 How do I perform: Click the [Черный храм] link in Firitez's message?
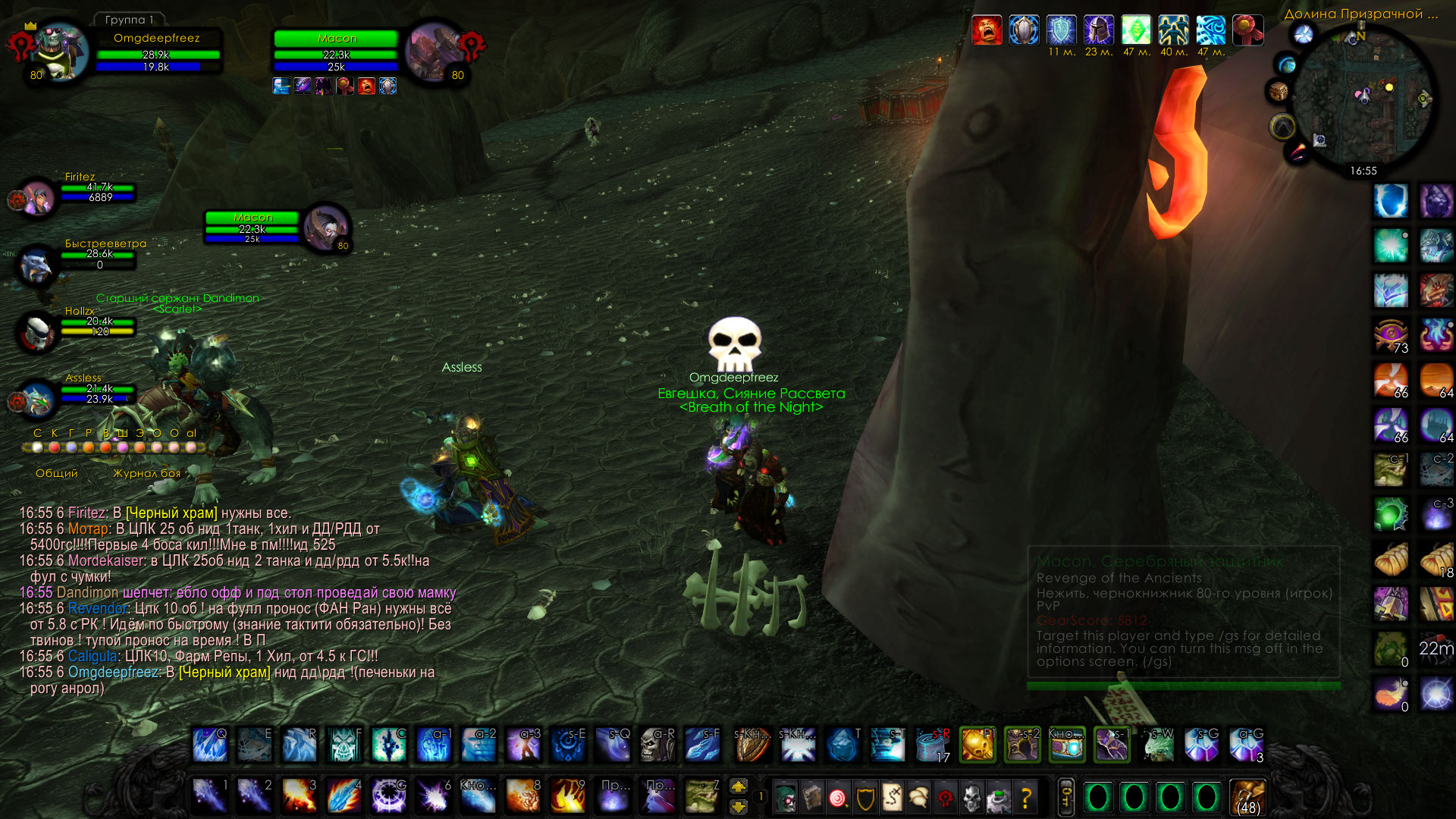[x=171, y=513]
